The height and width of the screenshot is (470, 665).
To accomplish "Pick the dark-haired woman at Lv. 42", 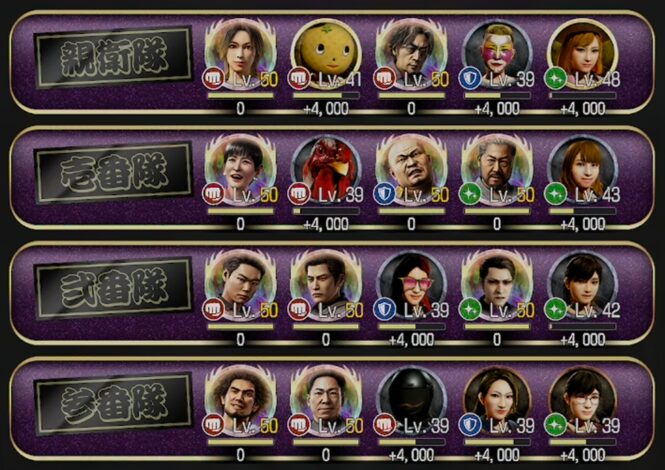I will click(583, 283).
